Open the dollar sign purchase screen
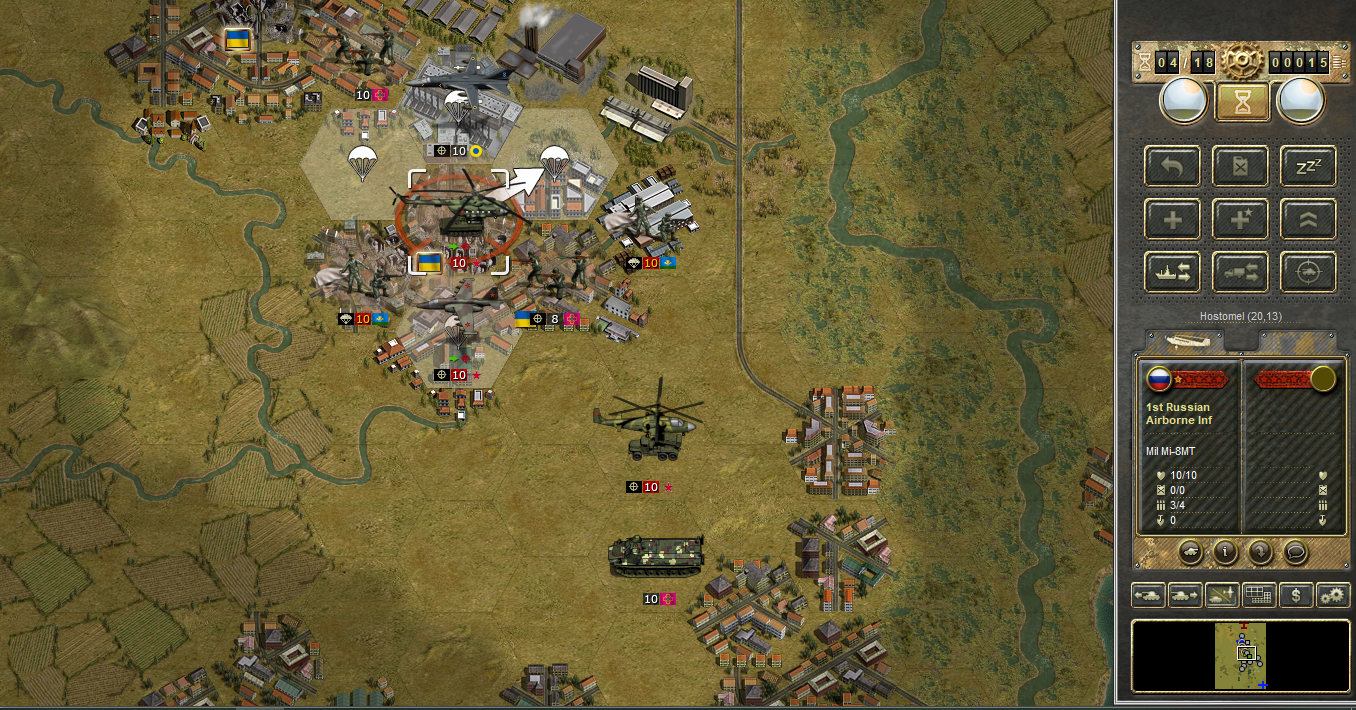Screen dimensions: 1356x710 click(1296, 595)
